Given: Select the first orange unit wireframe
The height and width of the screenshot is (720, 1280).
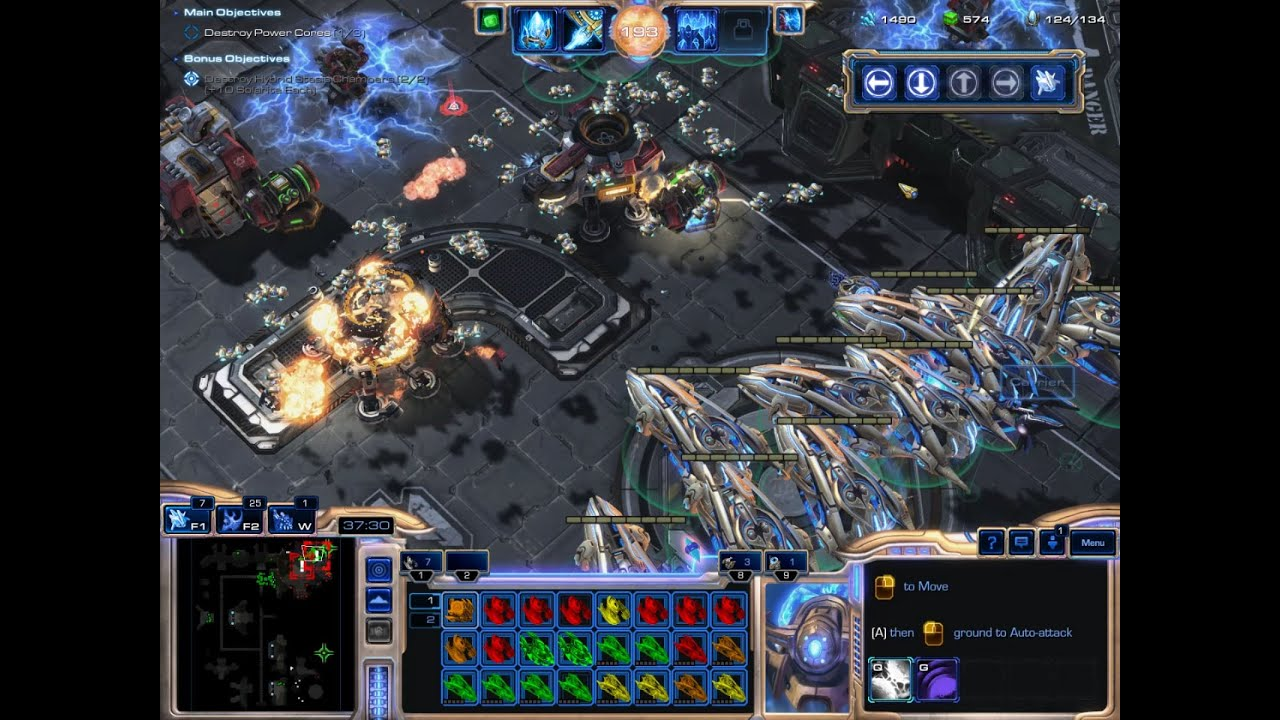Looking at the screenshot, I should point(461,609).
